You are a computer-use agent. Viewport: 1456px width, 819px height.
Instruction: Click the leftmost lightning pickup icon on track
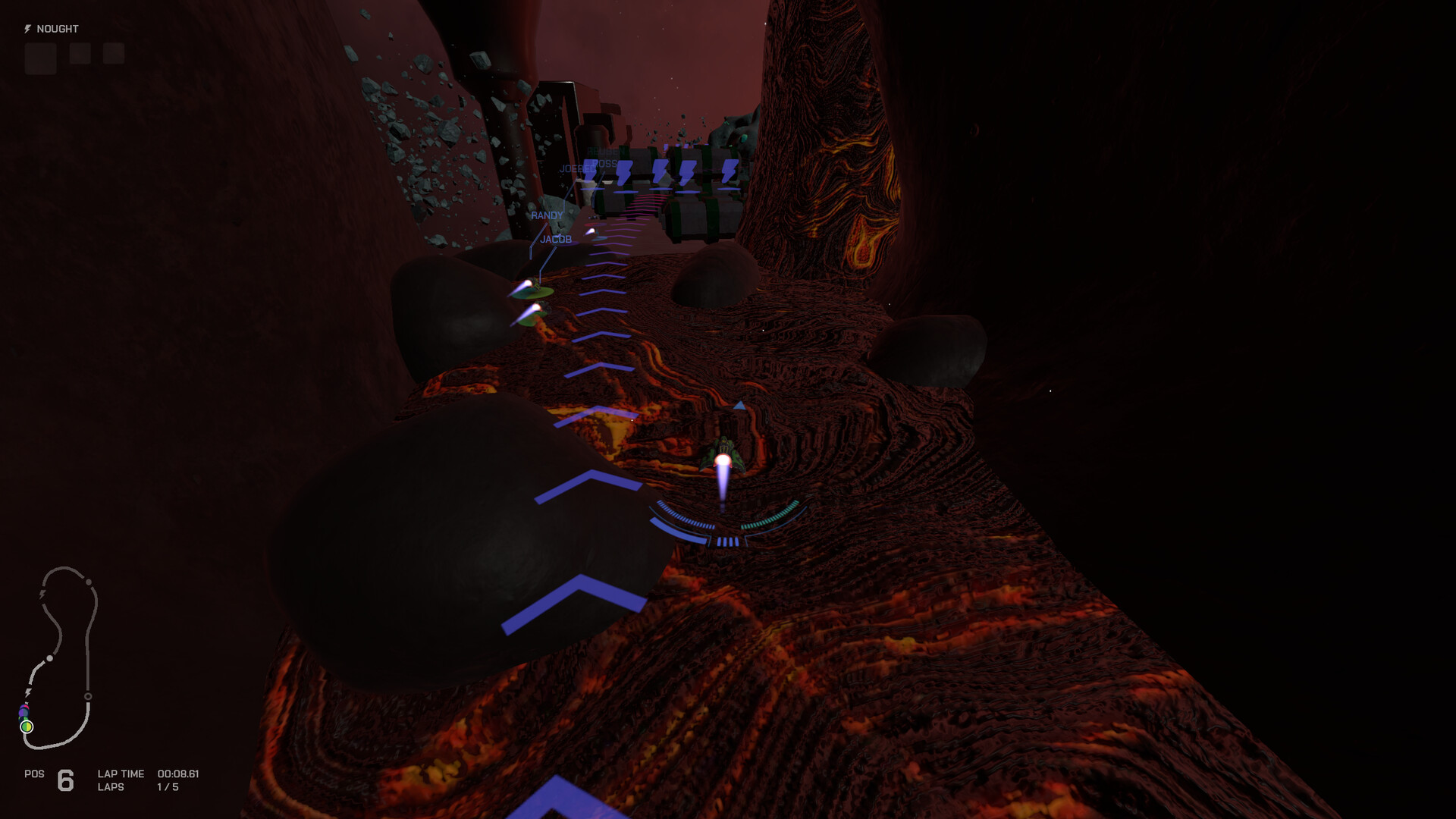(x=590, y=170)
